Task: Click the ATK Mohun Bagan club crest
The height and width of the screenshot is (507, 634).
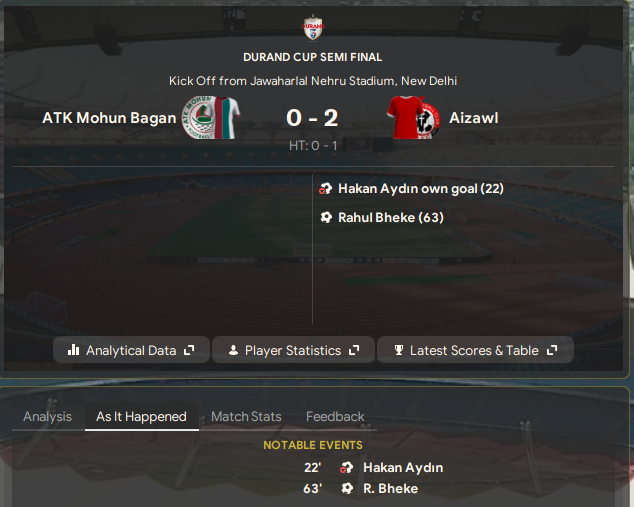Action: (210, 118)
